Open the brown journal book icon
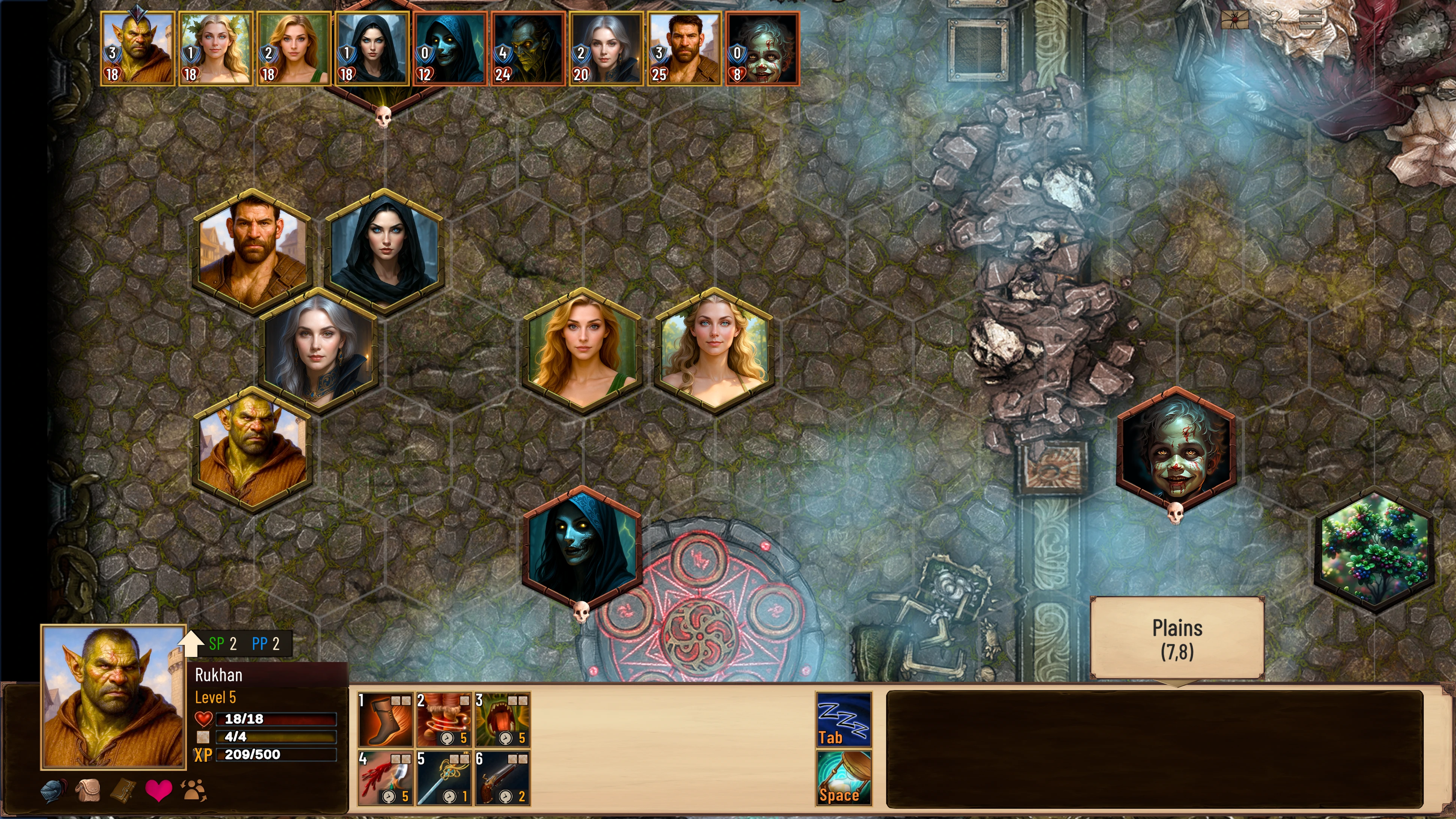The height and width of the screenshot is (819, 1456). tap(123, 791)
